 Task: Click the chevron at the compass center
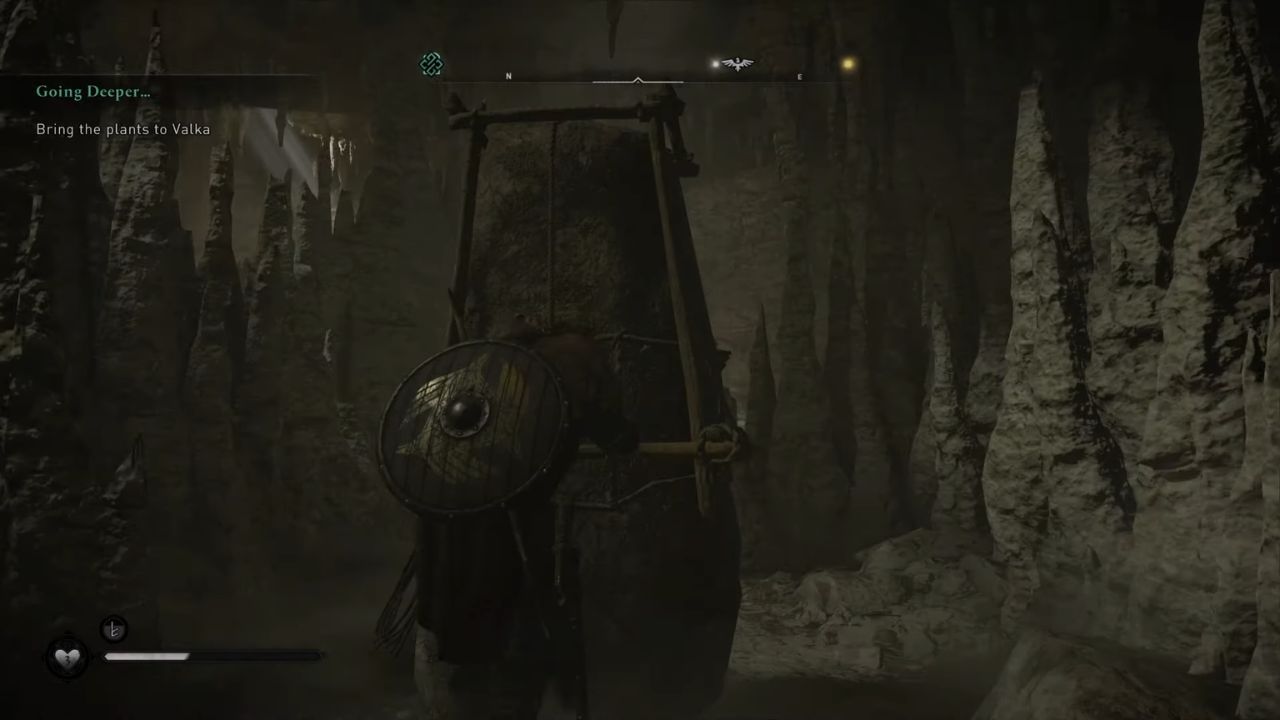pyautogui.click(x=637, y=80)
